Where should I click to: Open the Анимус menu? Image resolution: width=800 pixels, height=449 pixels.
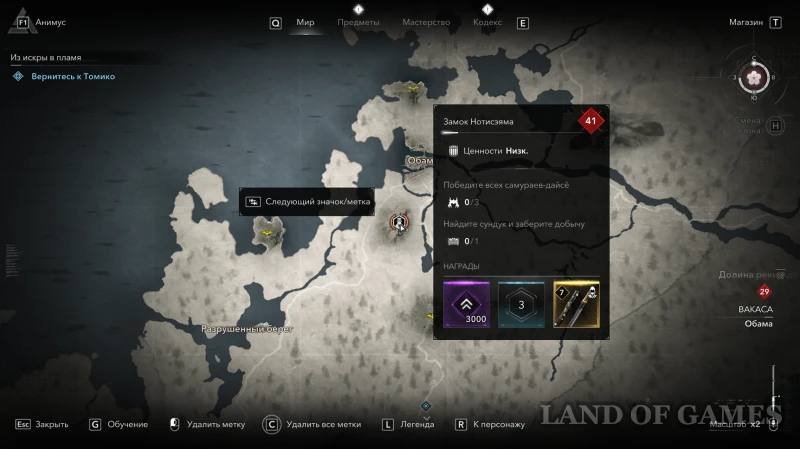pyautogui.click(x=51, y=21)
